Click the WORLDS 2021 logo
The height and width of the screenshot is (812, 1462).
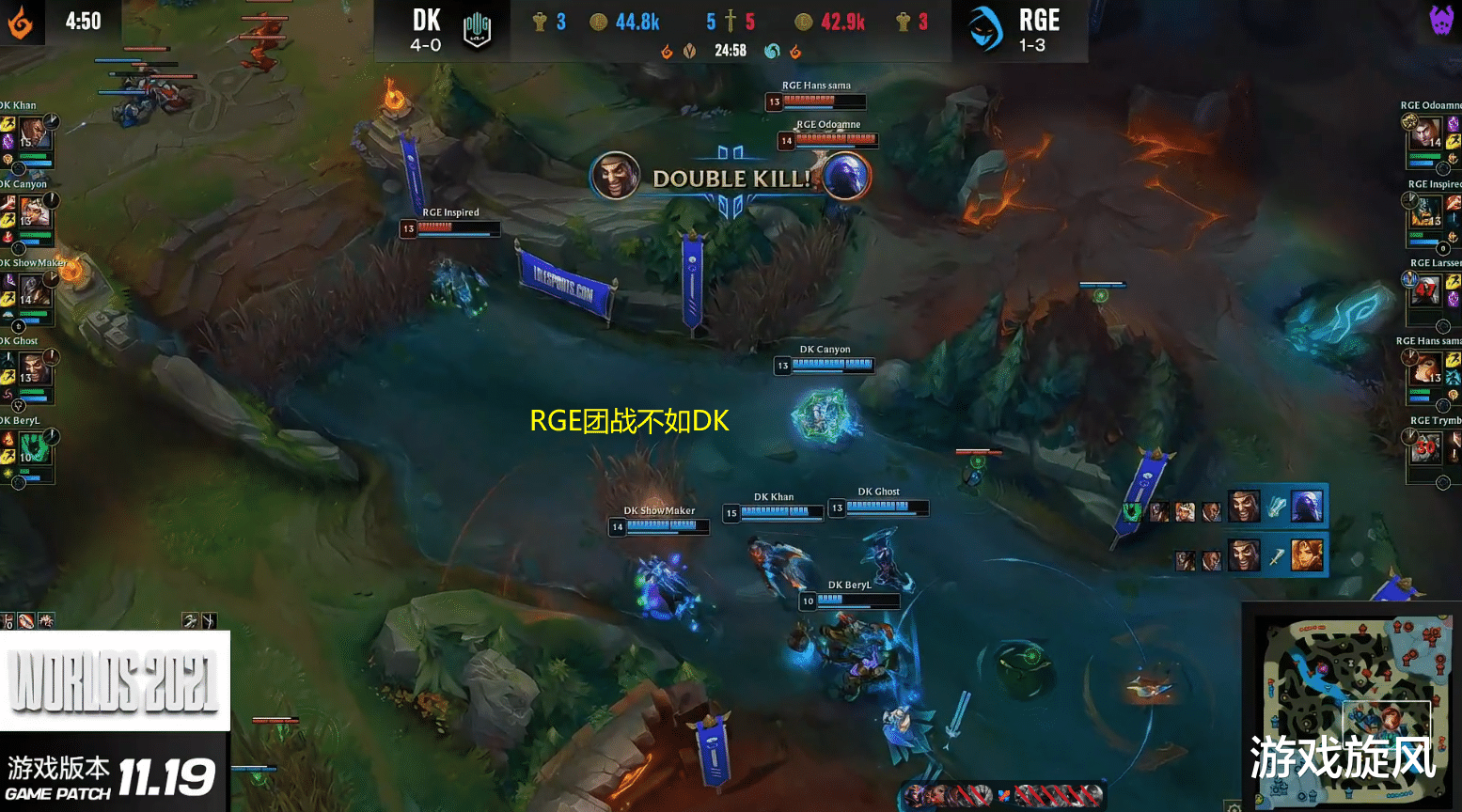[x=113, y=681]
